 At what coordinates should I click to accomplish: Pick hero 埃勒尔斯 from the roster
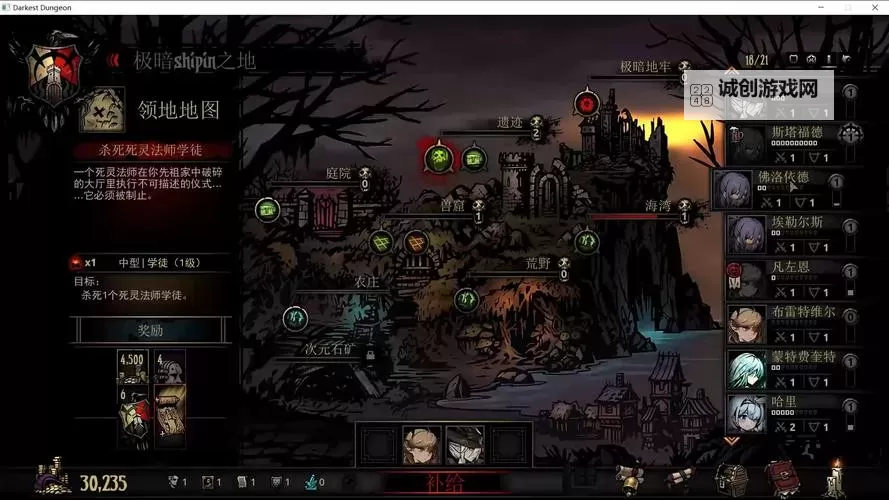785,234
